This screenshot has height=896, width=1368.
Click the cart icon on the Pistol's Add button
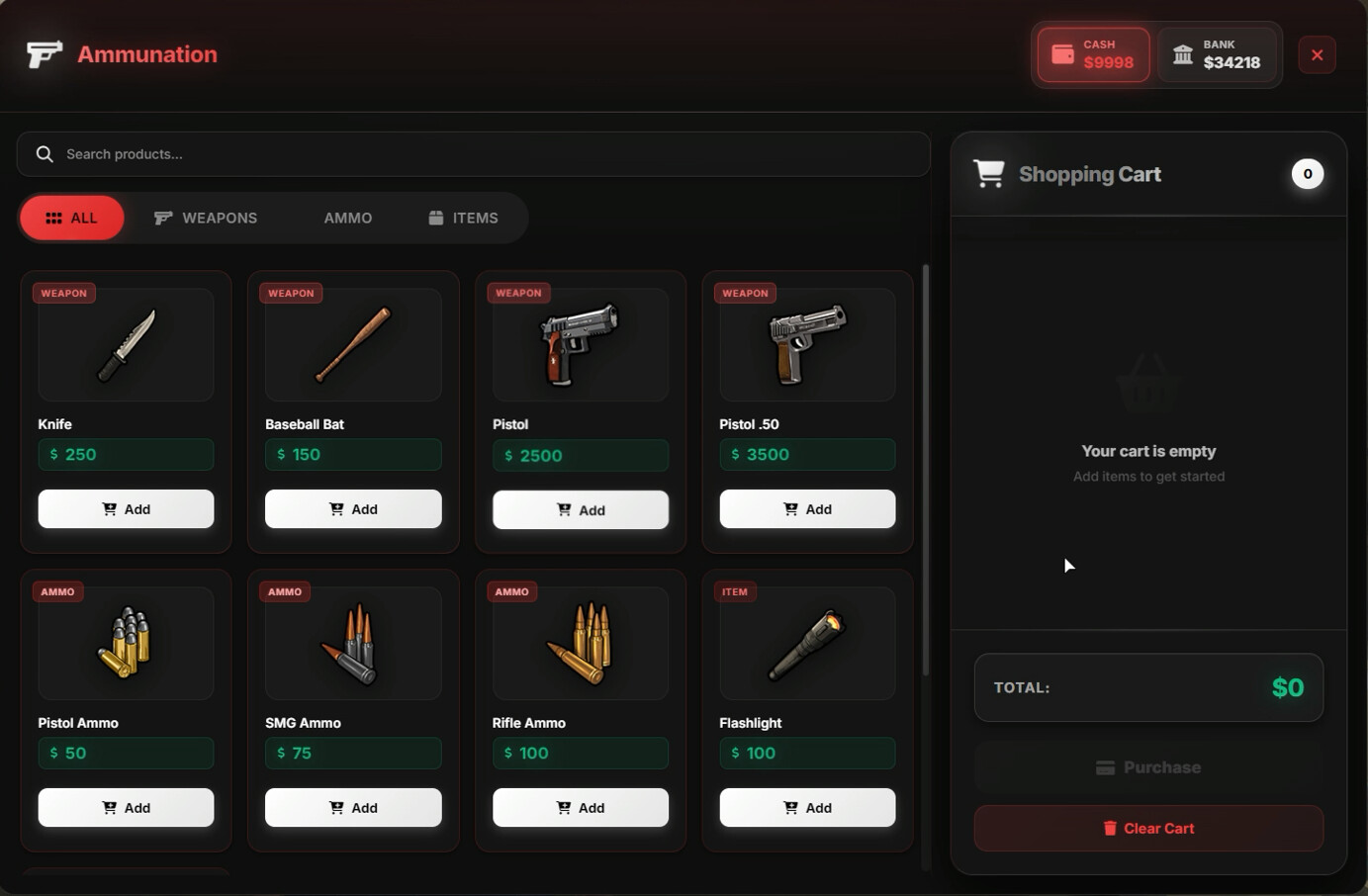564,509
